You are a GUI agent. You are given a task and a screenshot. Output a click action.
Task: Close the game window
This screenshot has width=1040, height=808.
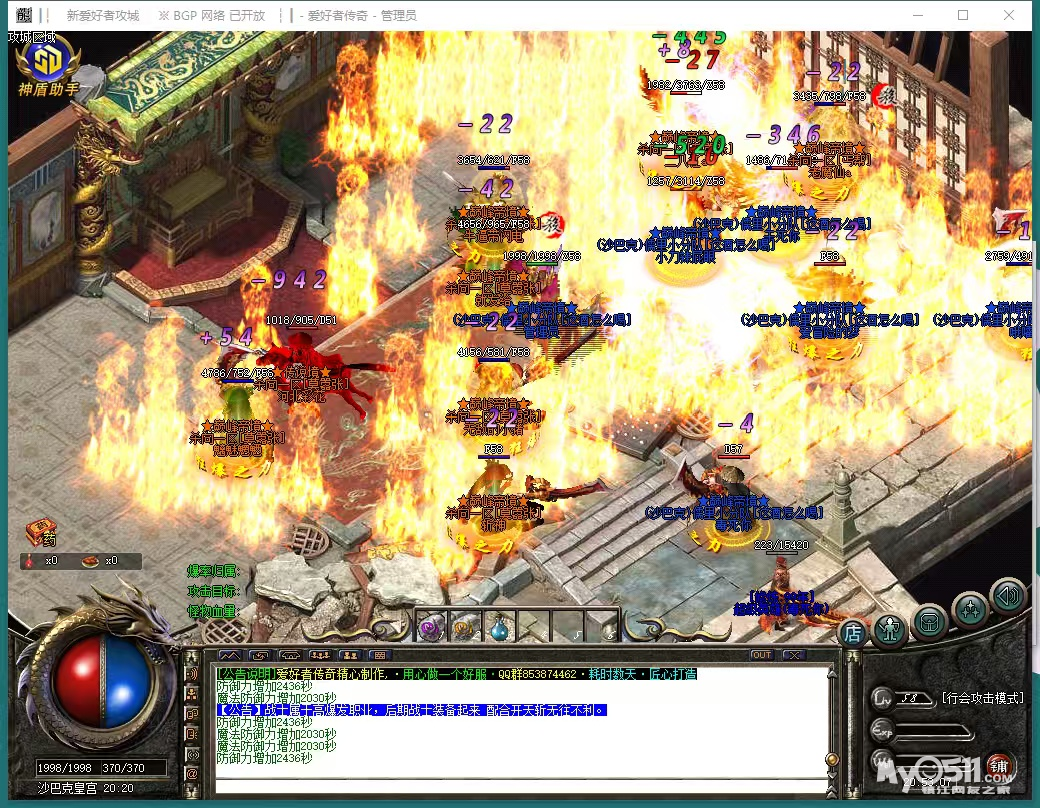pos(1009,15)
